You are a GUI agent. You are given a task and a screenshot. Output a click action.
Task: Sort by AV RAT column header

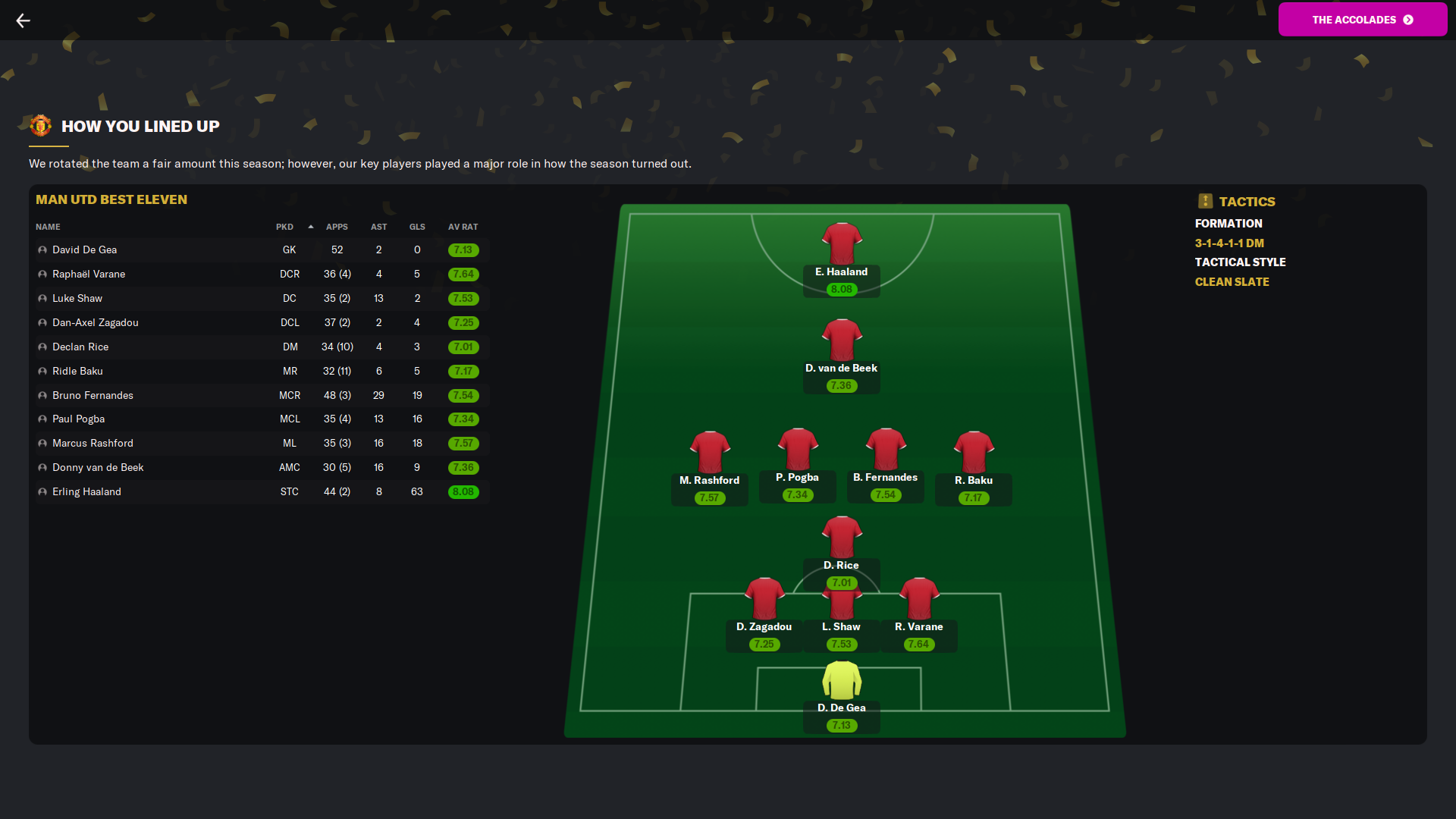[463, 227]
